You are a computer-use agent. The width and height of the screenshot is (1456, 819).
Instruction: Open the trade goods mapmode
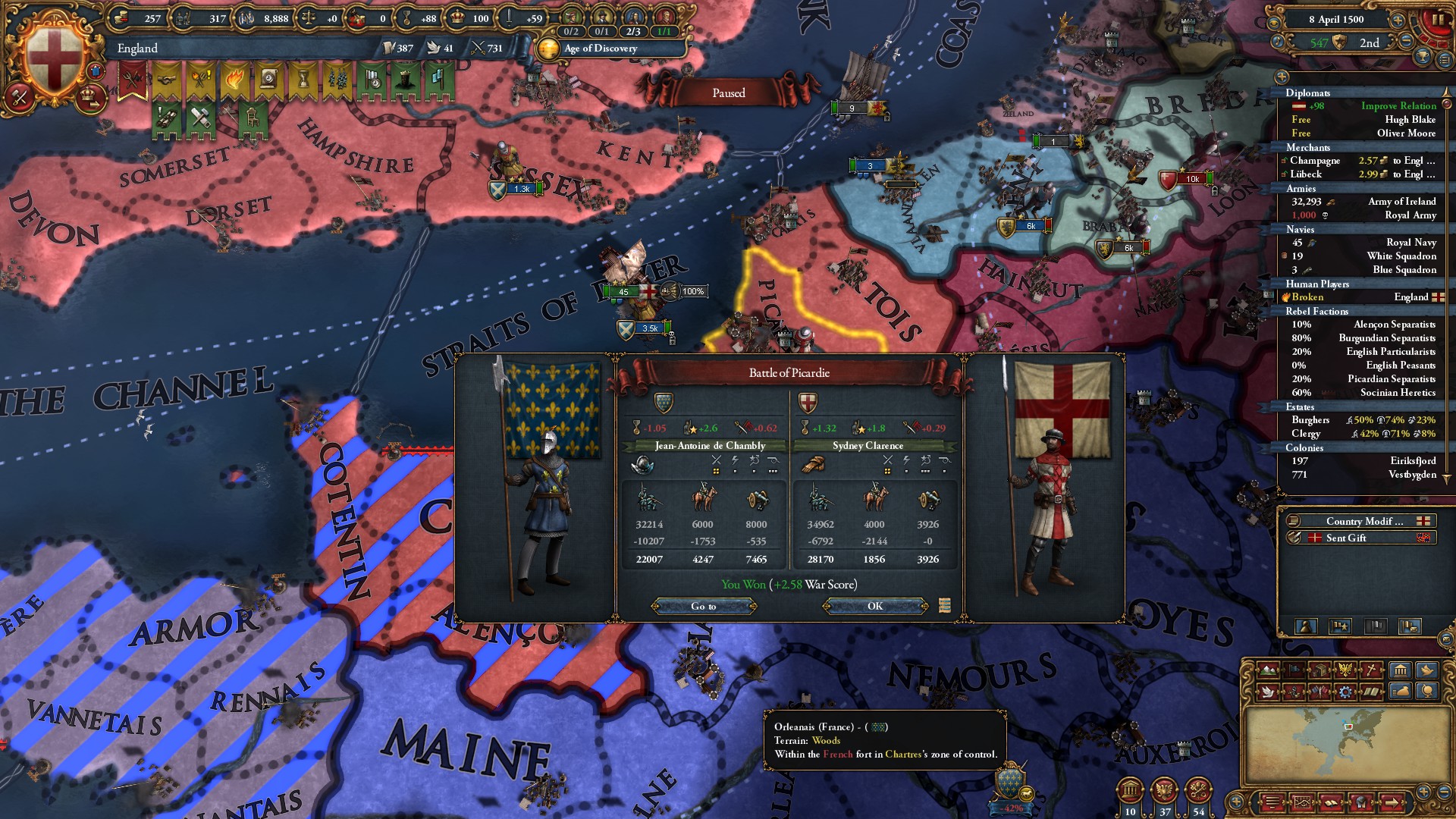pos(1321,669)
